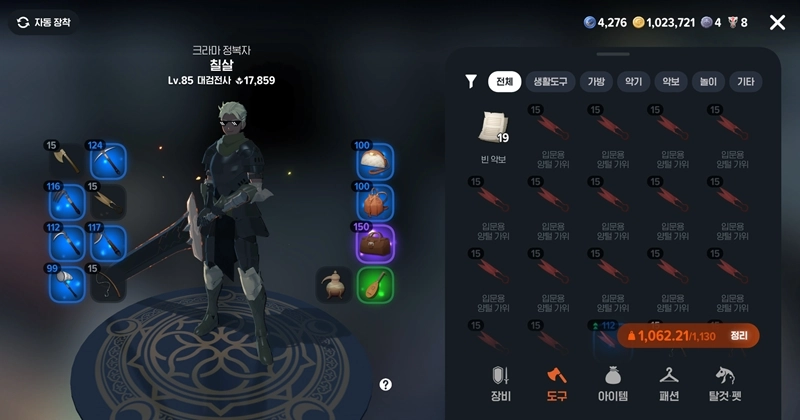Choose the green lute instrument slot
This screenshot has height=420, width=800.
[375, 285]
